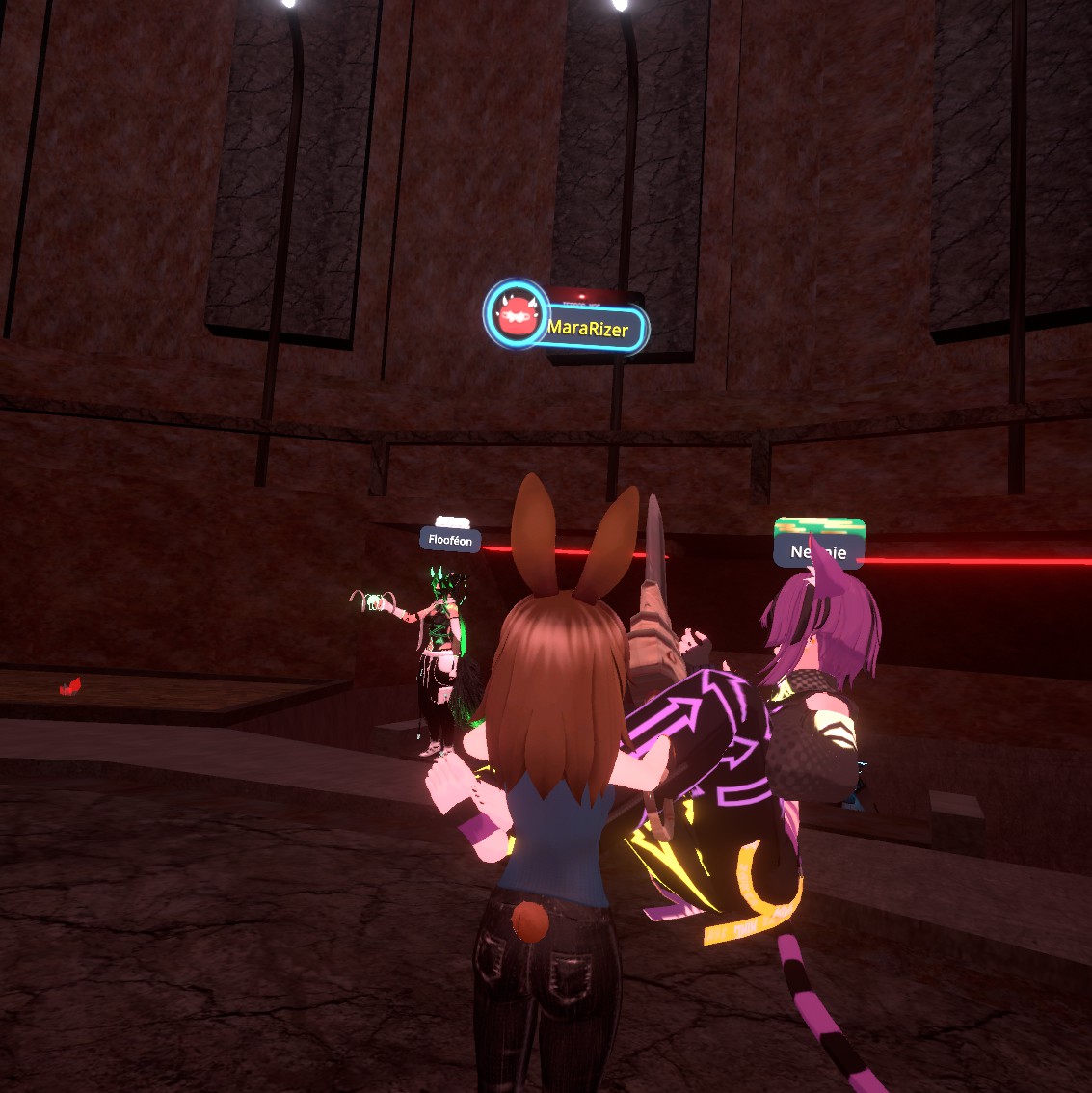Select the Flooféon player nameplate
Viewport: 1092px width, 1093px height.
[x=450, y=540]
